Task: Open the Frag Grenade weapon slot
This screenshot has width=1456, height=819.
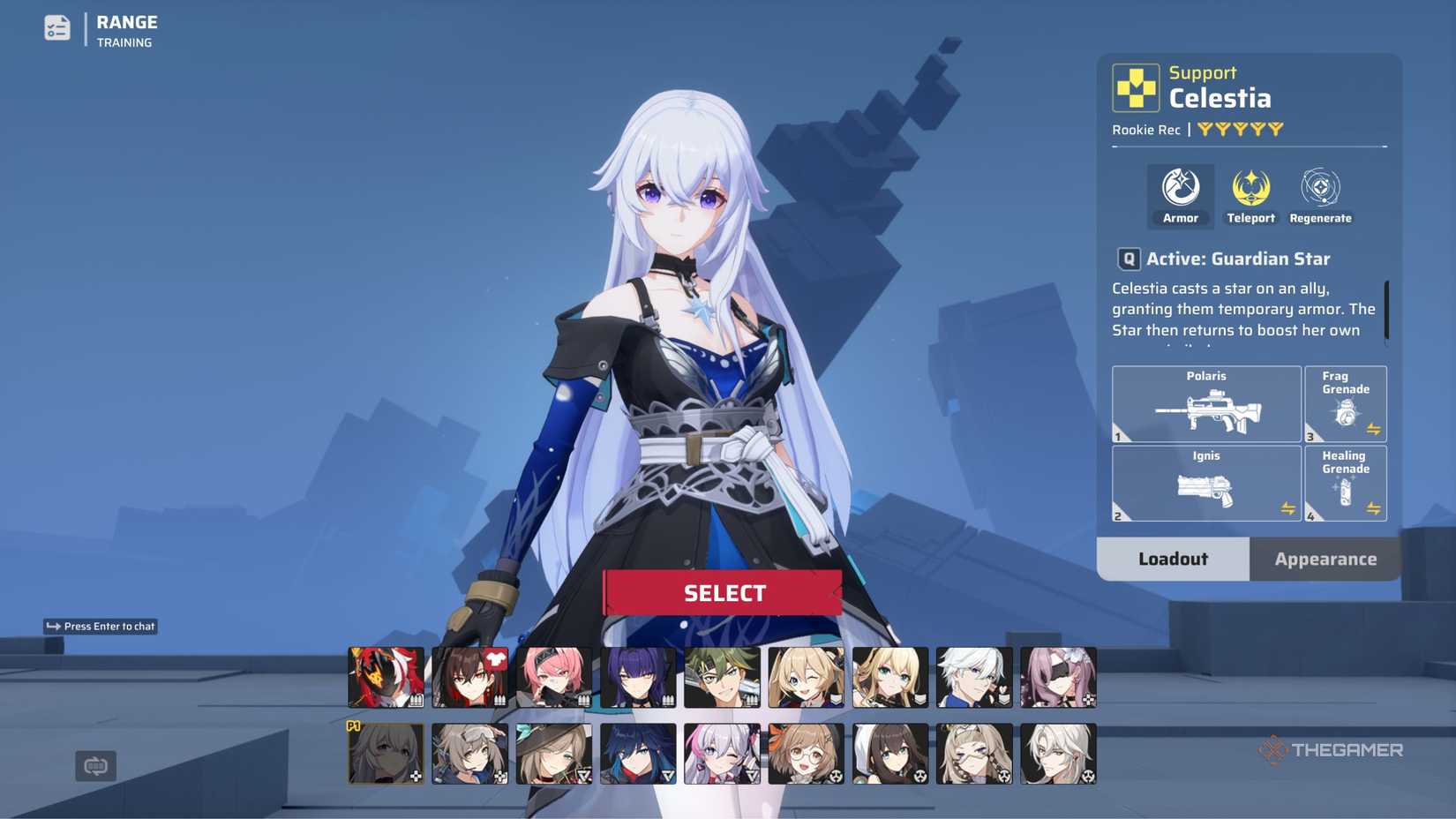Action: tap(1345, 404)
